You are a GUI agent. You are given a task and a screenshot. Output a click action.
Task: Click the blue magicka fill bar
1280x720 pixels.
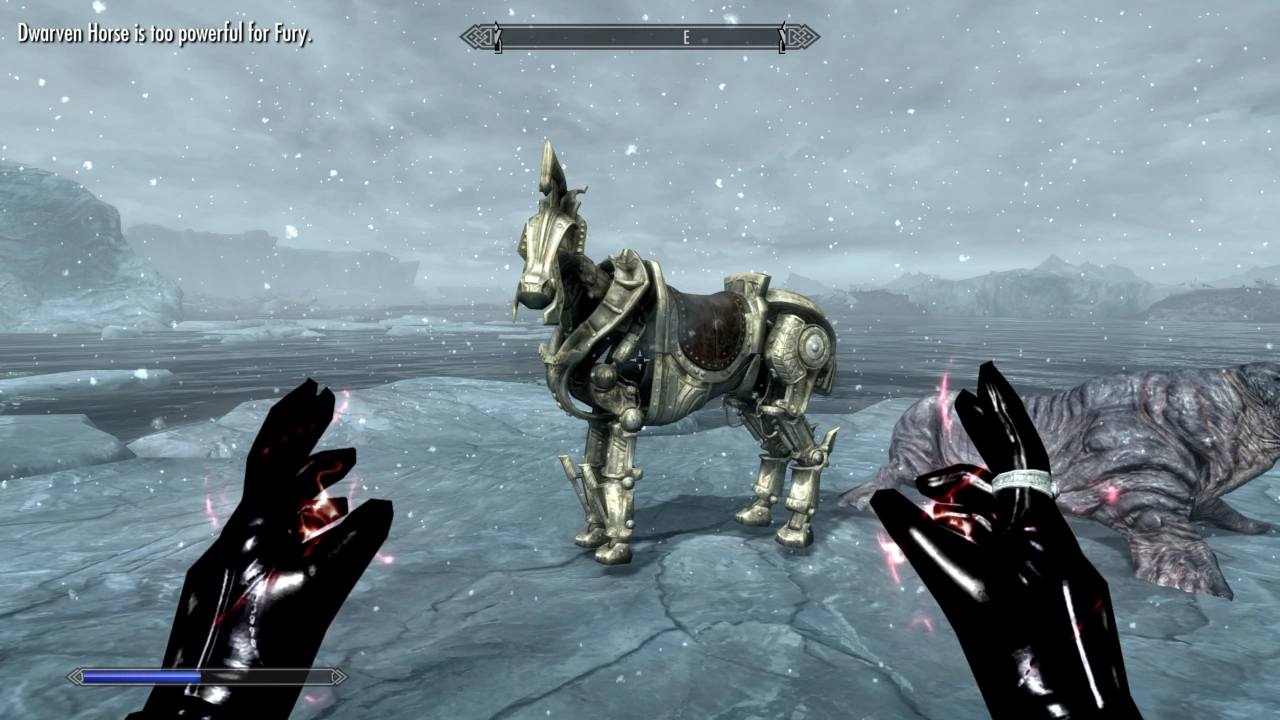click(140, 677)
